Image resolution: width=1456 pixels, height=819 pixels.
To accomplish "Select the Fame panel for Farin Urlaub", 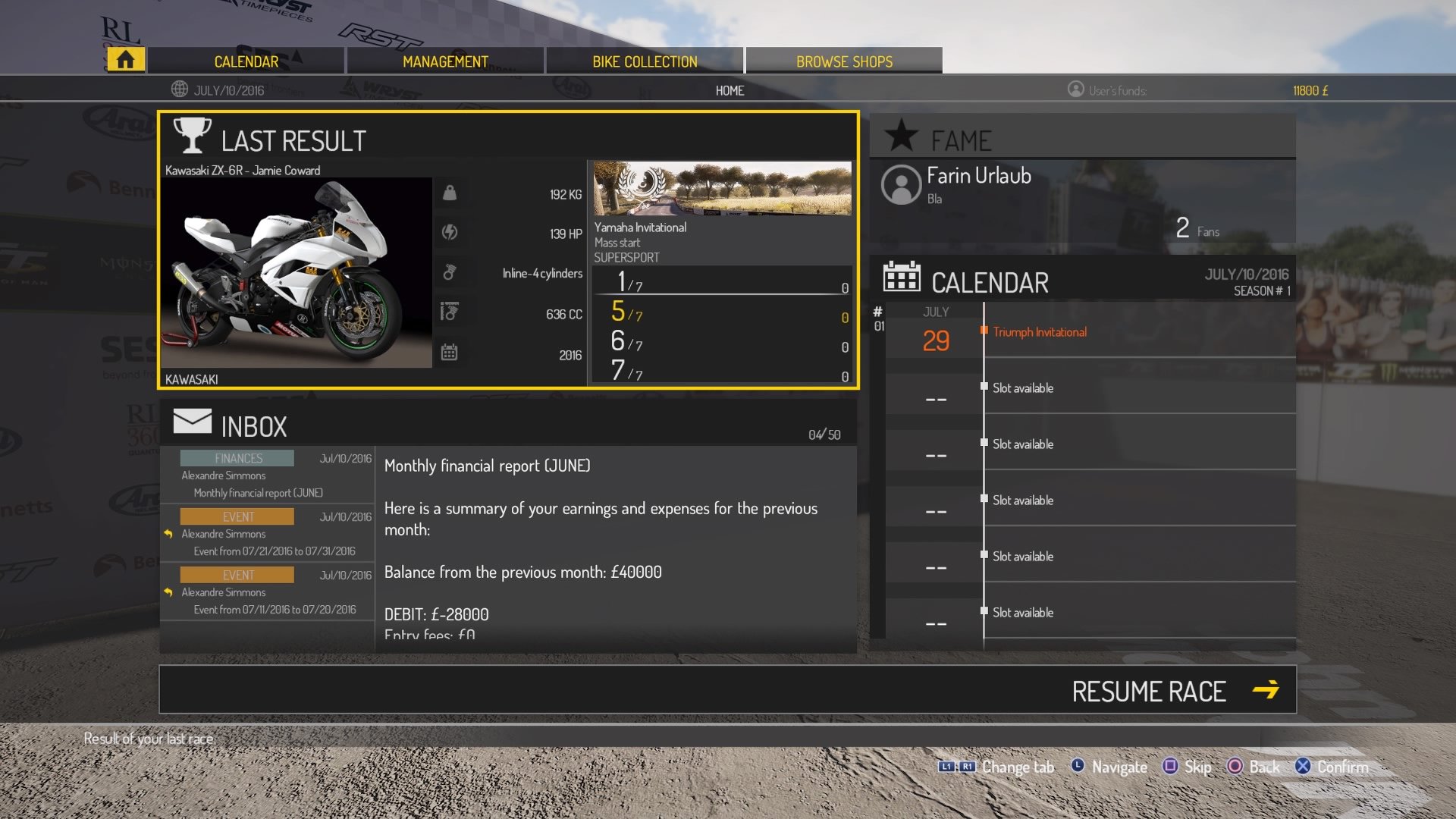I will [x=1083, y=190].
